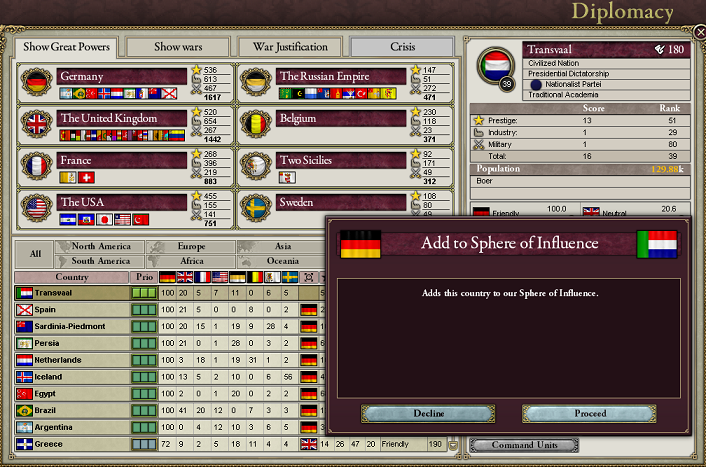Proceed with adding to Sphere of Influence
Viewport: 706px width, 467px height.
pos(589,413)
